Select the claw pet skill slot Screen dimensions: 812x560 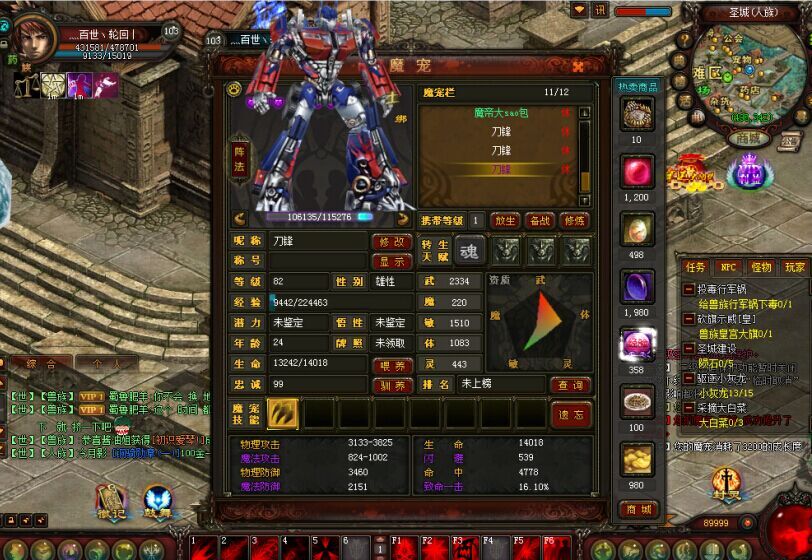283,414
